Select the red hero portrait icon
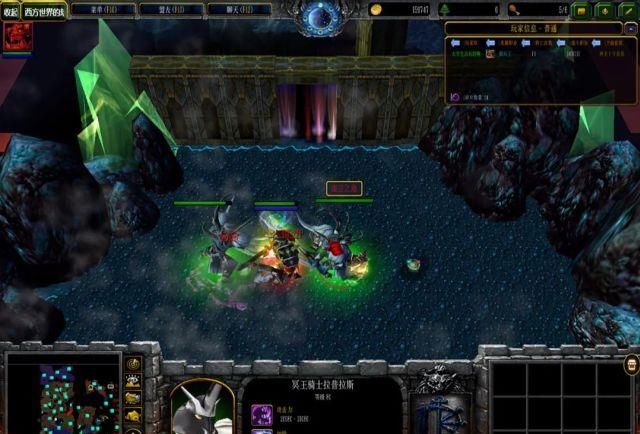The image size is (640, 434). coord(17,37)
